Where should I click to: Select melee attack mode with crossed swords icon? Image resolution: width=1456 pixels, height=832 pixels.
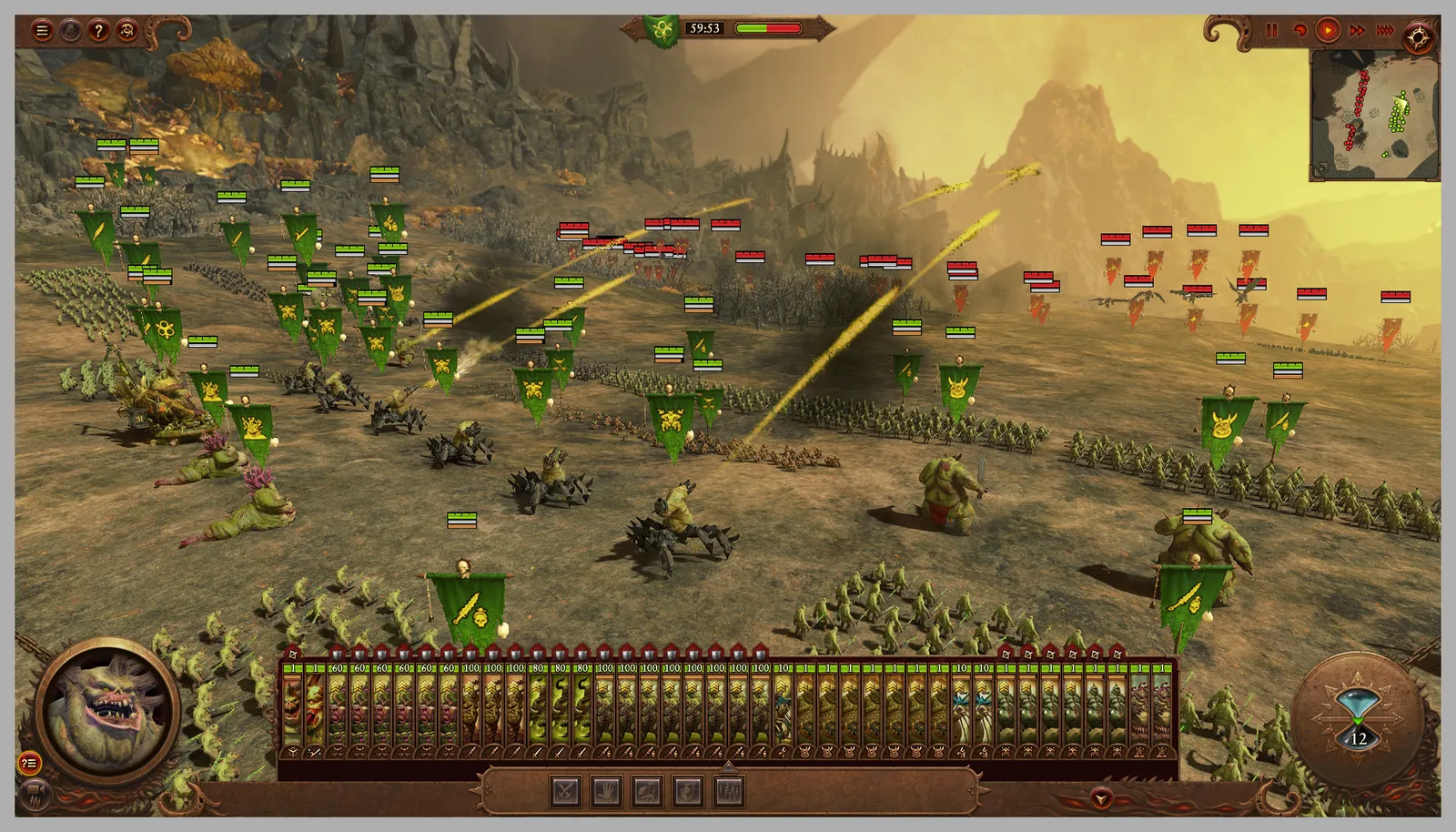pos(565,790)
